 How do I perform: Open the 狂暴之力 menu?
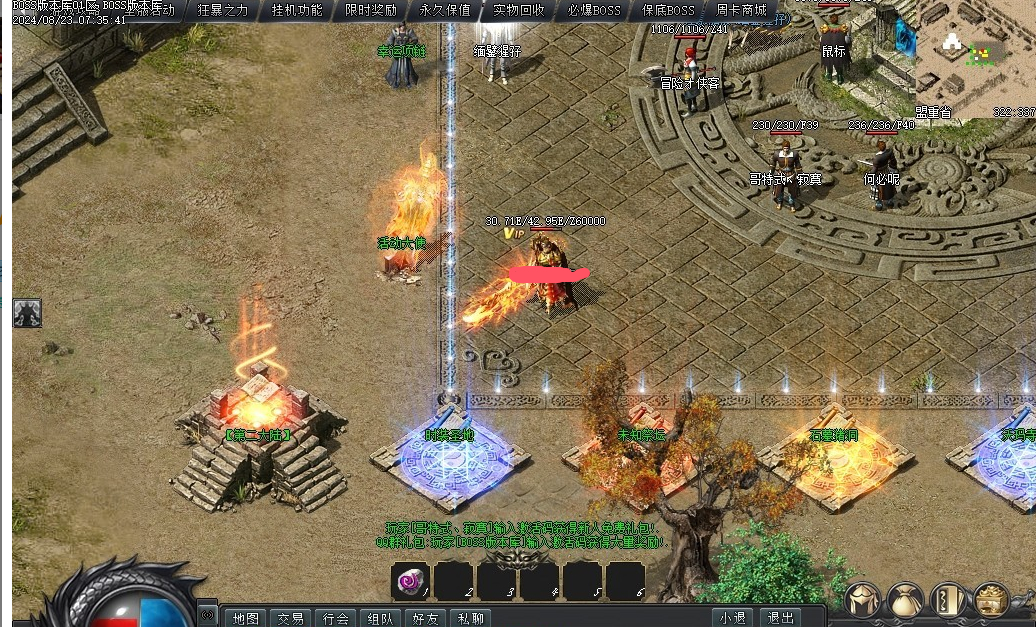click(x=223, y=10)
